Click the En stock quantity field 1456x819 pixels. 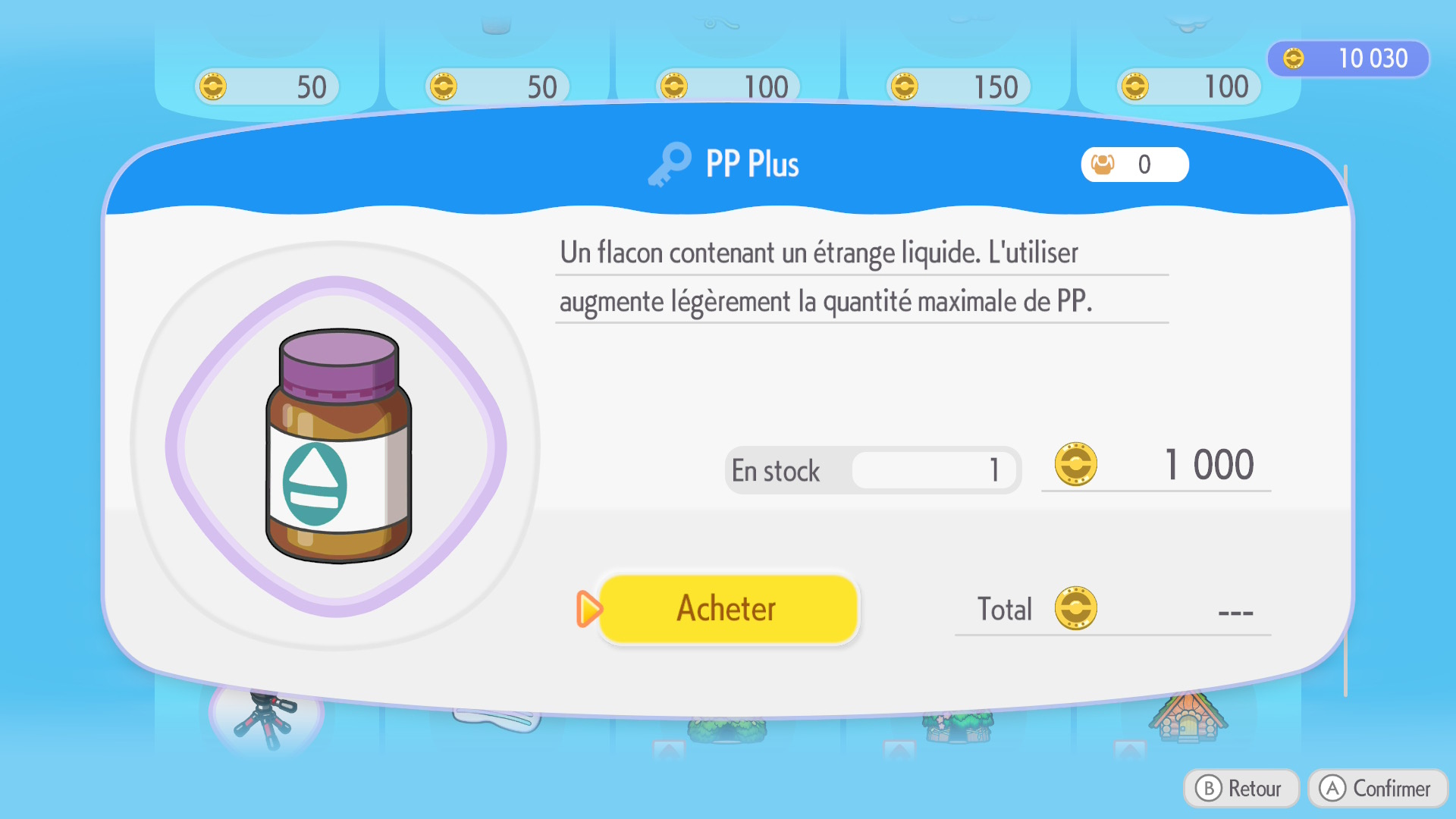point(937,470)
